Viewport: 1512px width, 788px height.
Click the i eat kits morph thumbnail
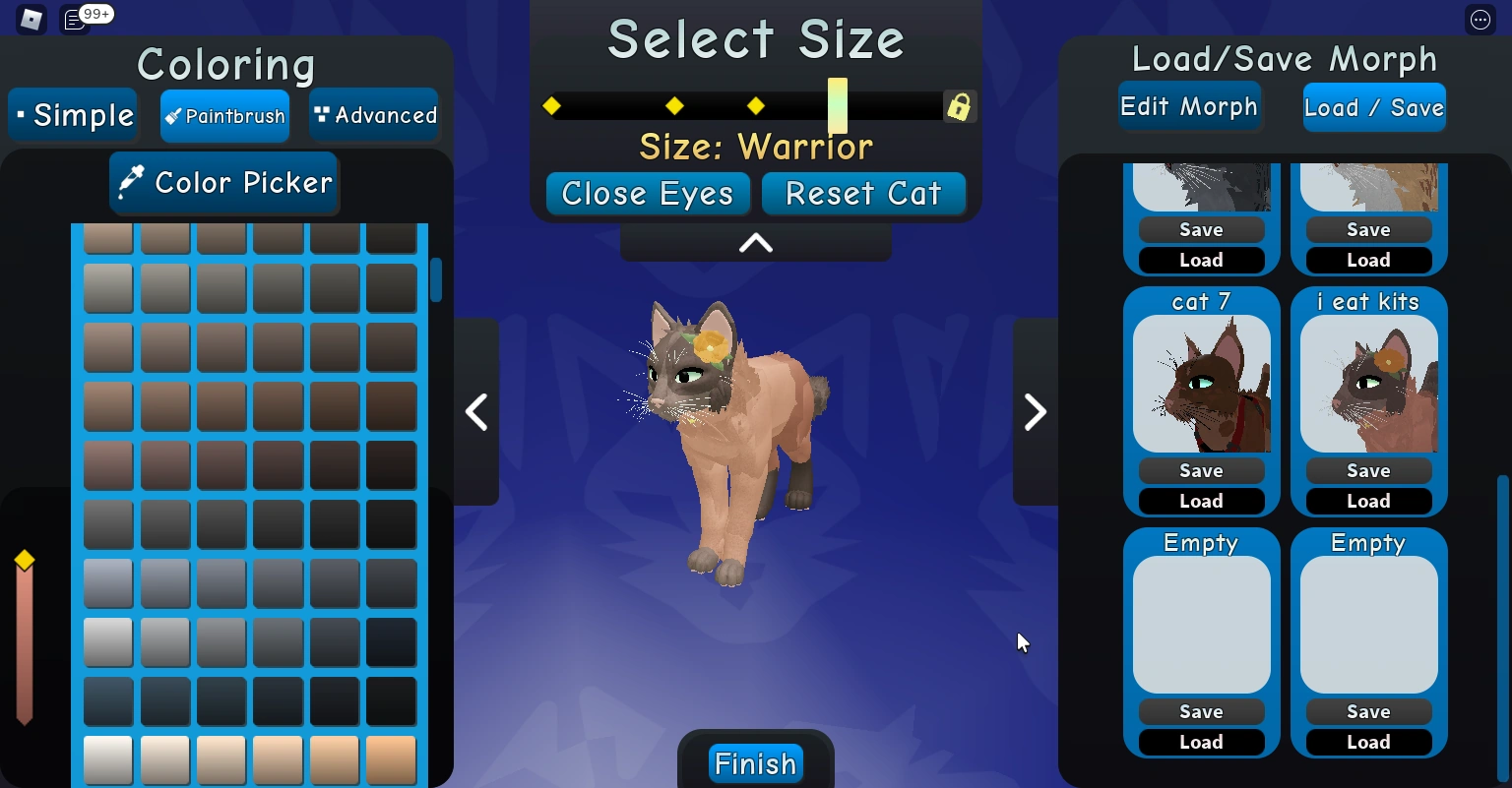1368,384
